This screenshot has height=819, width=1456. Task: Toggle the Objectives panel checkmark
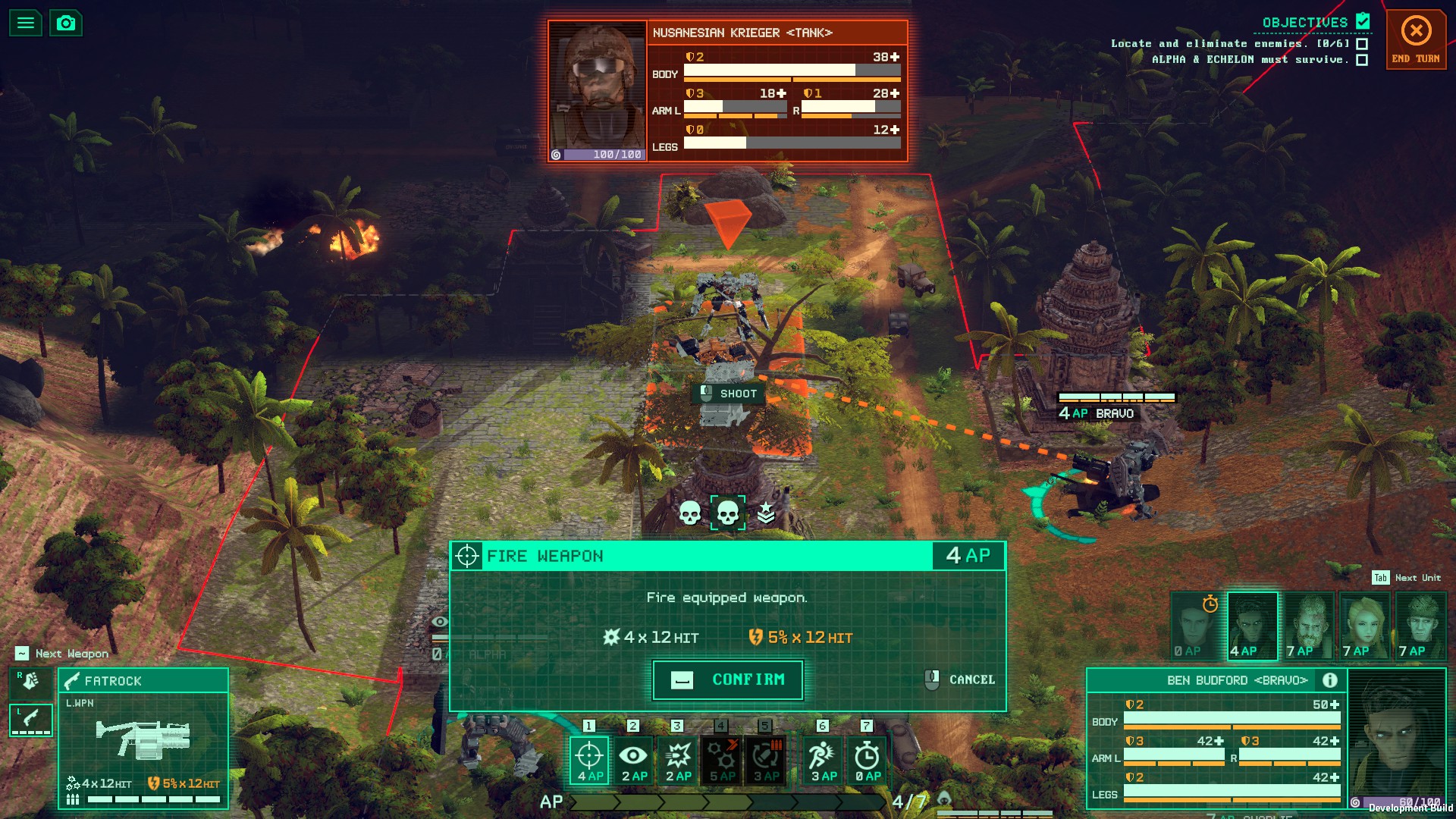pos(1363,21)
